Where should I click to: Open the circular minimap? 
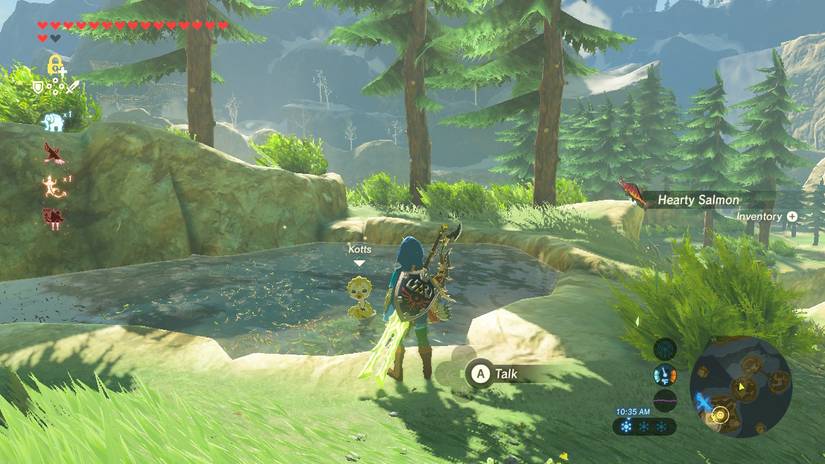coord(741,386)
